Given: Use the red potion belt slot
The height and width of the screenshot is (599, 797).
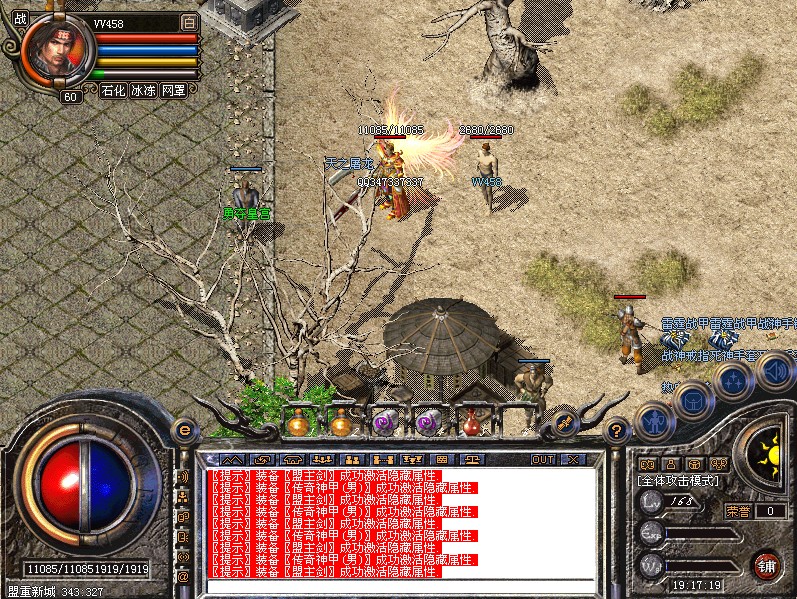Looking at the screenshot, I should (471, 423).
